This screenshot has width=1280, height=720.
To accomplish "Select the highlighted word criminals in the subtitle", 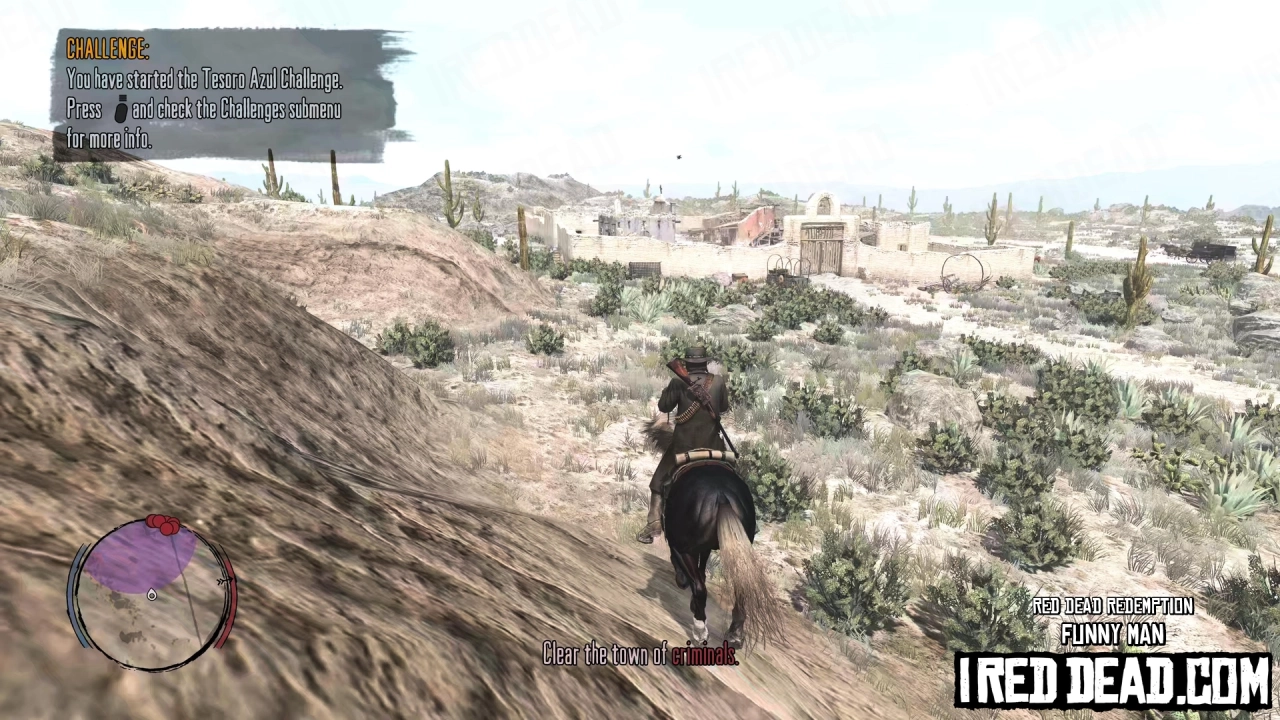I will [704, 655].
